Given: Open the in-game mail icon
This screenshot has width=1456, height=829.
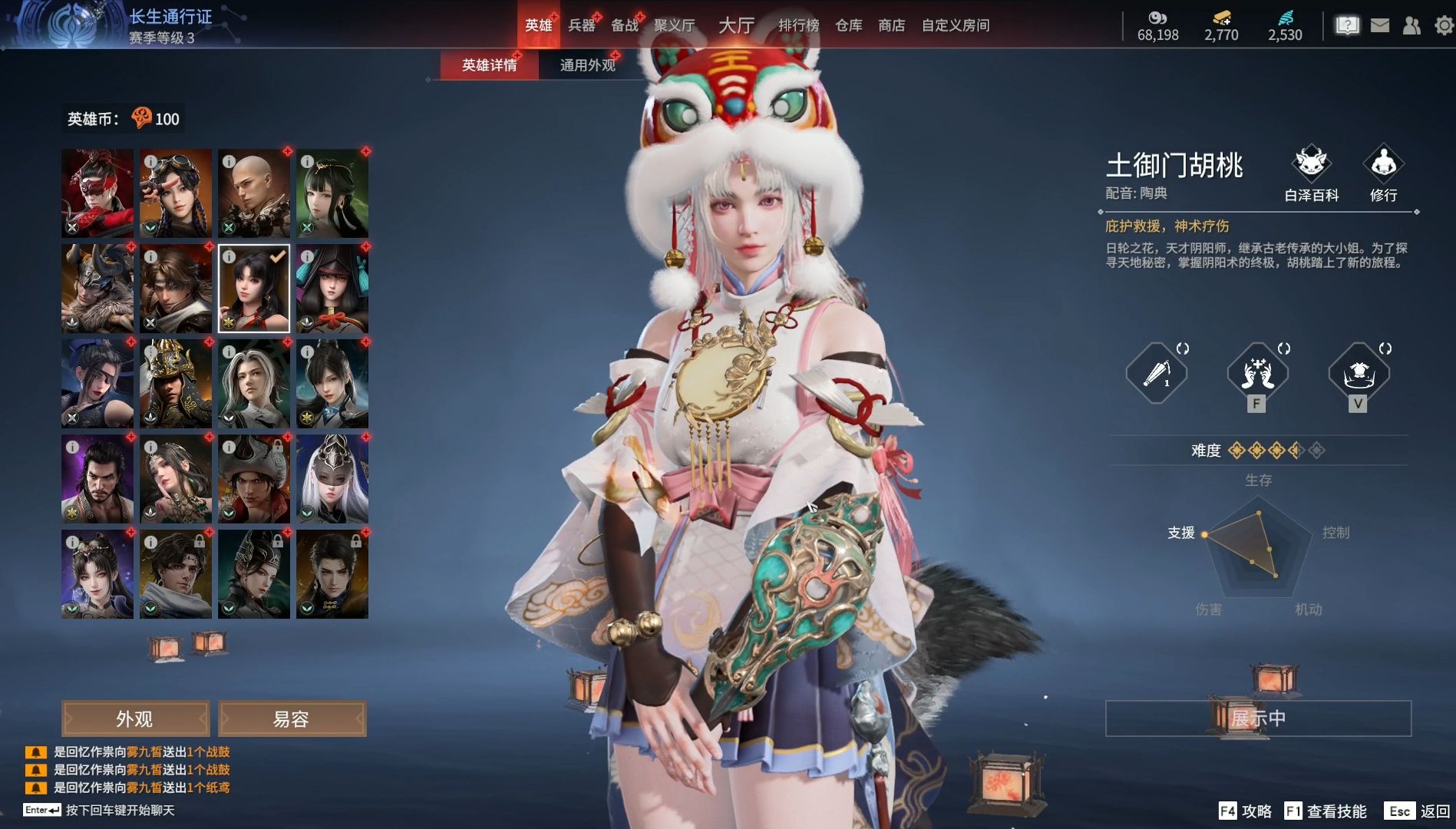Looking at the screenshot, I should click(x=1378, y=25).
